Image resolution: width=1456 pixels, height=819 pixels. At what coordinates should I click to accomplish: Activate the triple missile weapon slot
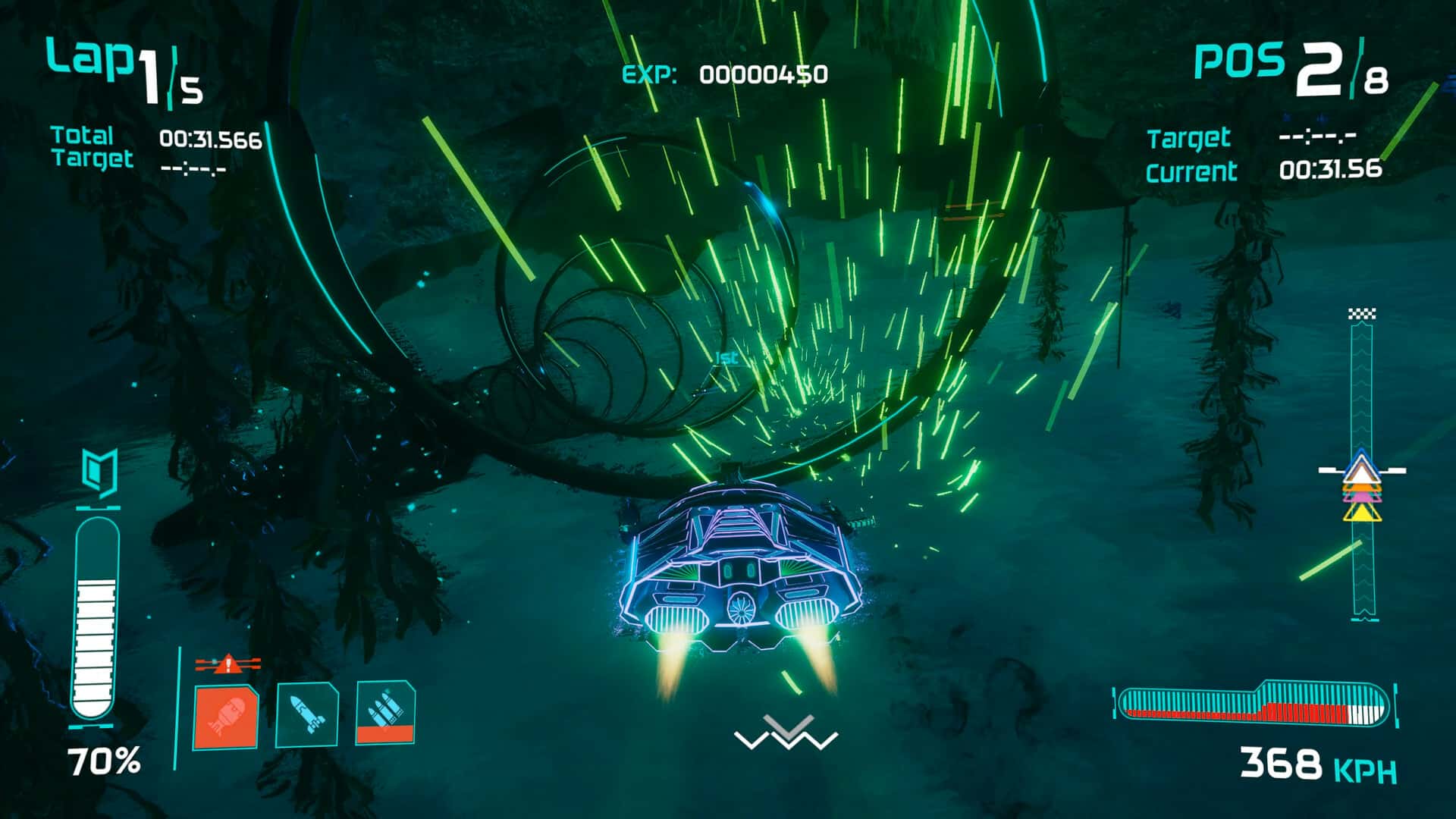point(385,712)
